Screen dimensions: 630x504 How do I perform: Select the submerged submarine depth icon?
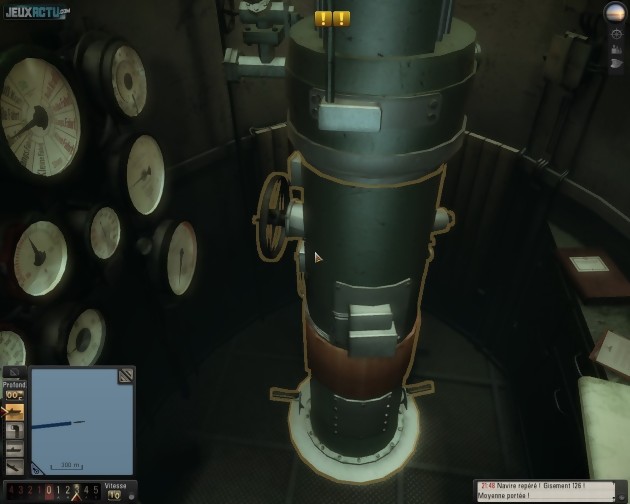coord(15,449)
